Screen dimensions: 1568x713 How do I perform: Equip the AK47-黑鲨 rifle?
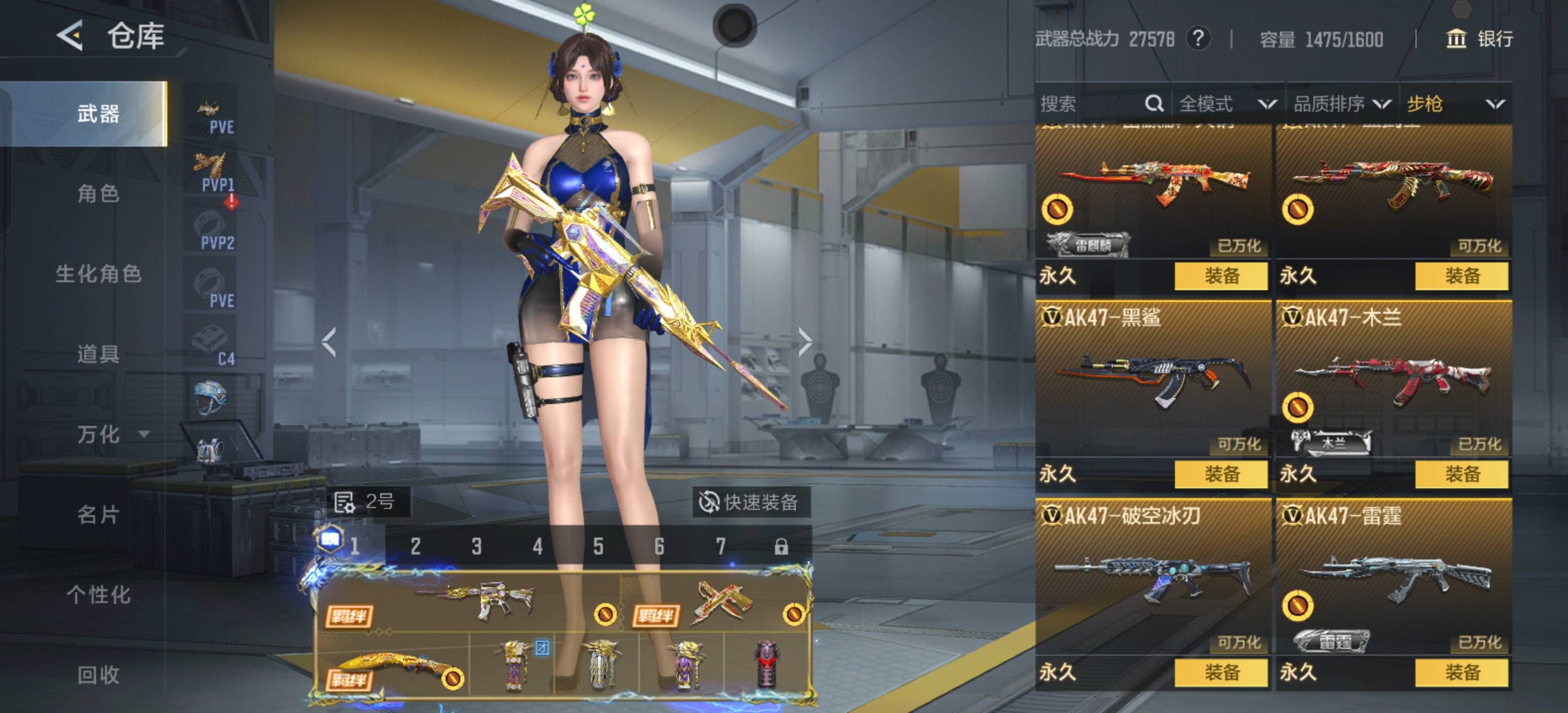click(1221, 474)
